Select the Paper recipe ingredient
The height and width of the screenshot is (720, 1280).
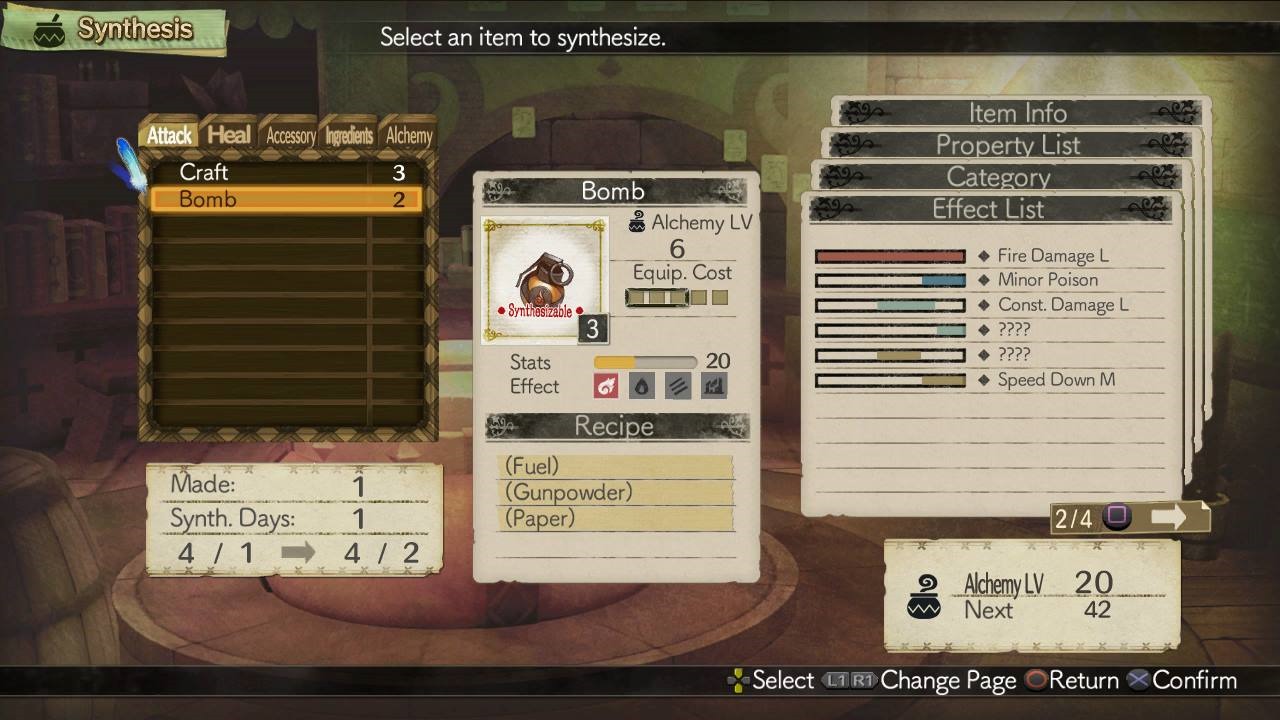pos(614,518)
